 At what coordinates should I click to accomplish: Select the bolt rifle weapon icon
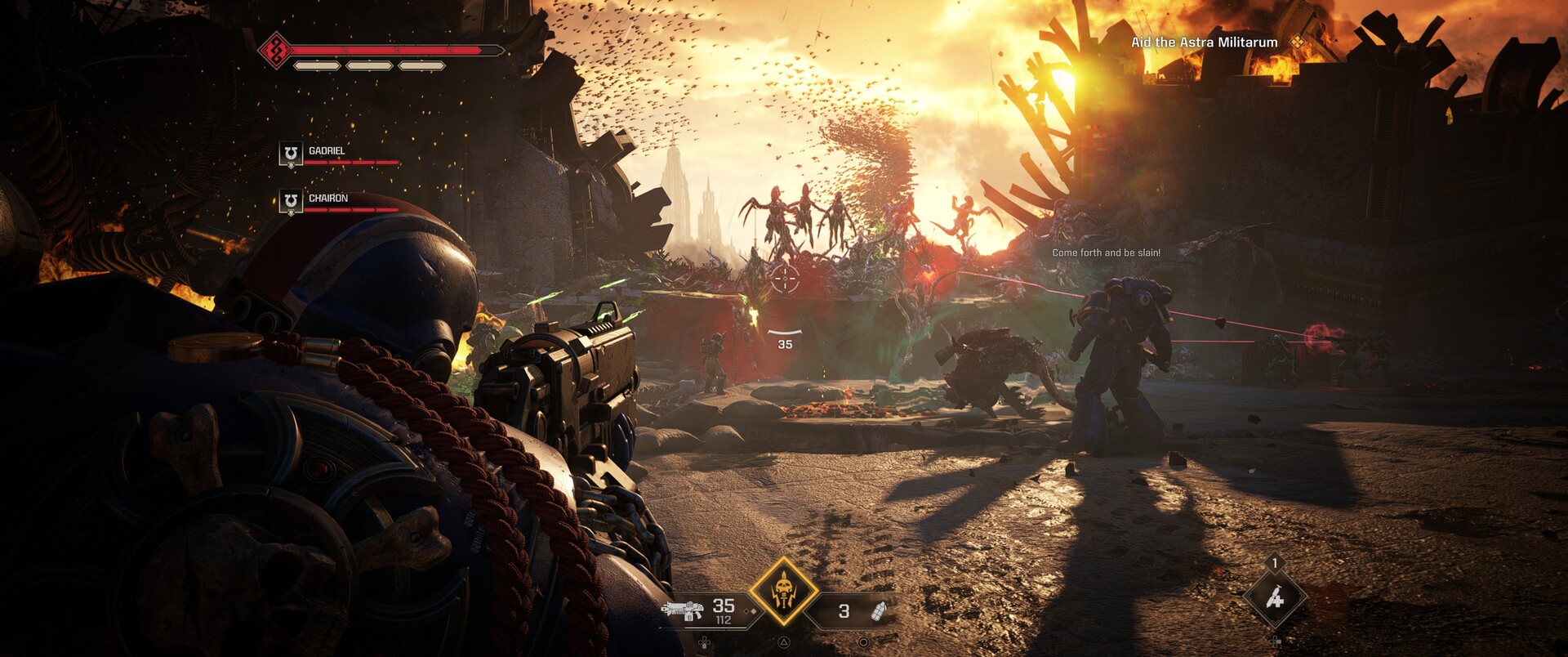click(681, 610)
